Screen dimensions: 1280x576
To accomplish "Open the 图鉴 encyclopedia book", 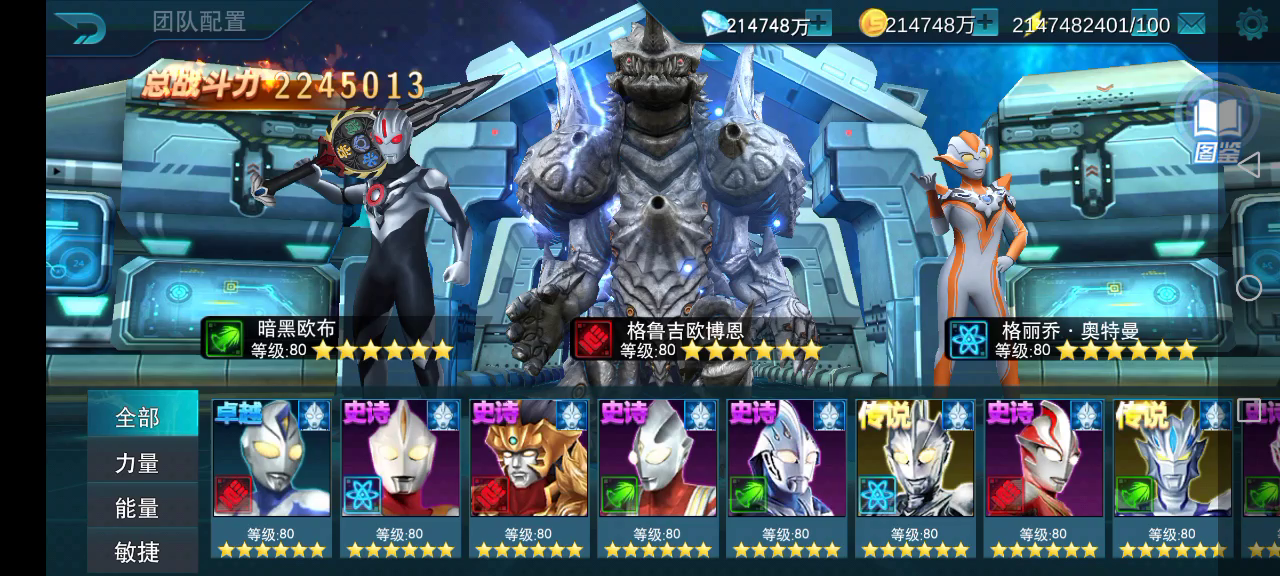I will [x=1218, y=127].
